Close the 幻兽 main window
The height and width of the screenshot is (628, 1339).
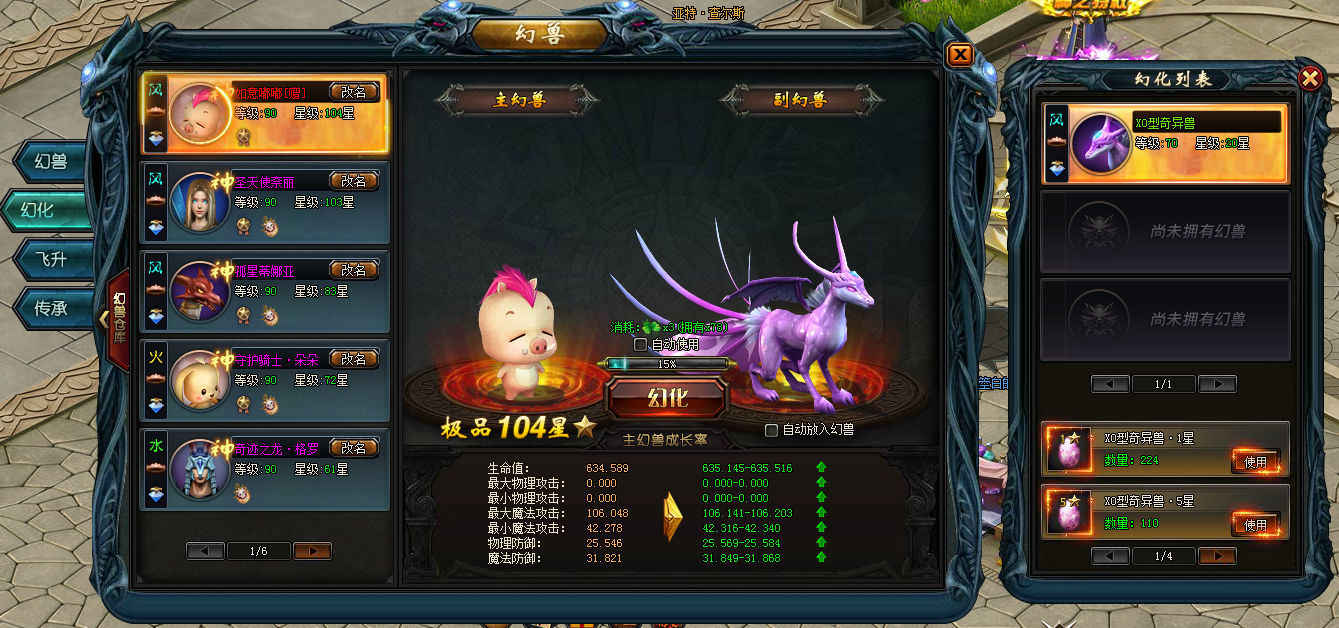coord(959,55)
